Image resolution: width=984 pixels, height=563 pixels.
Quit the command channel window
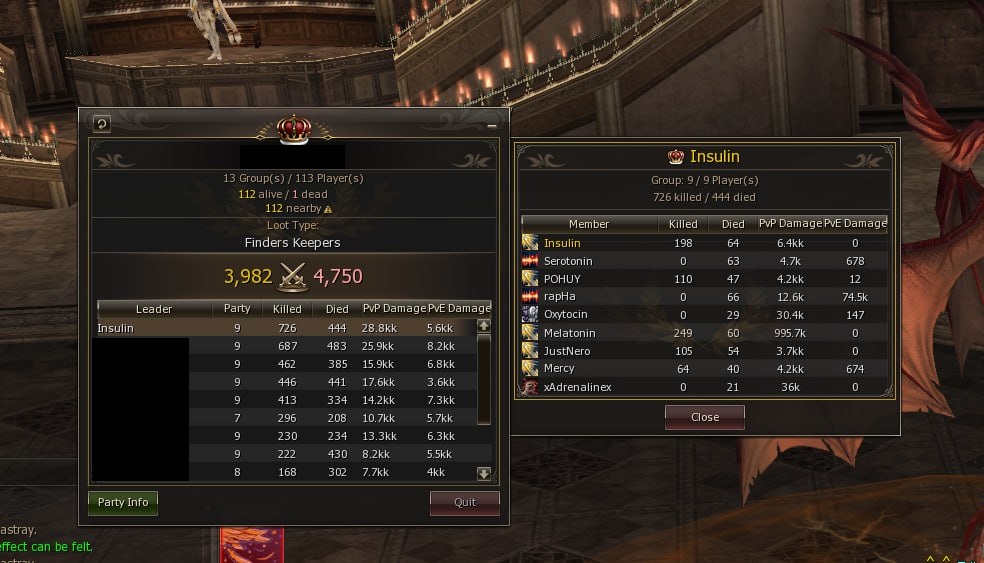pos(464,502)
